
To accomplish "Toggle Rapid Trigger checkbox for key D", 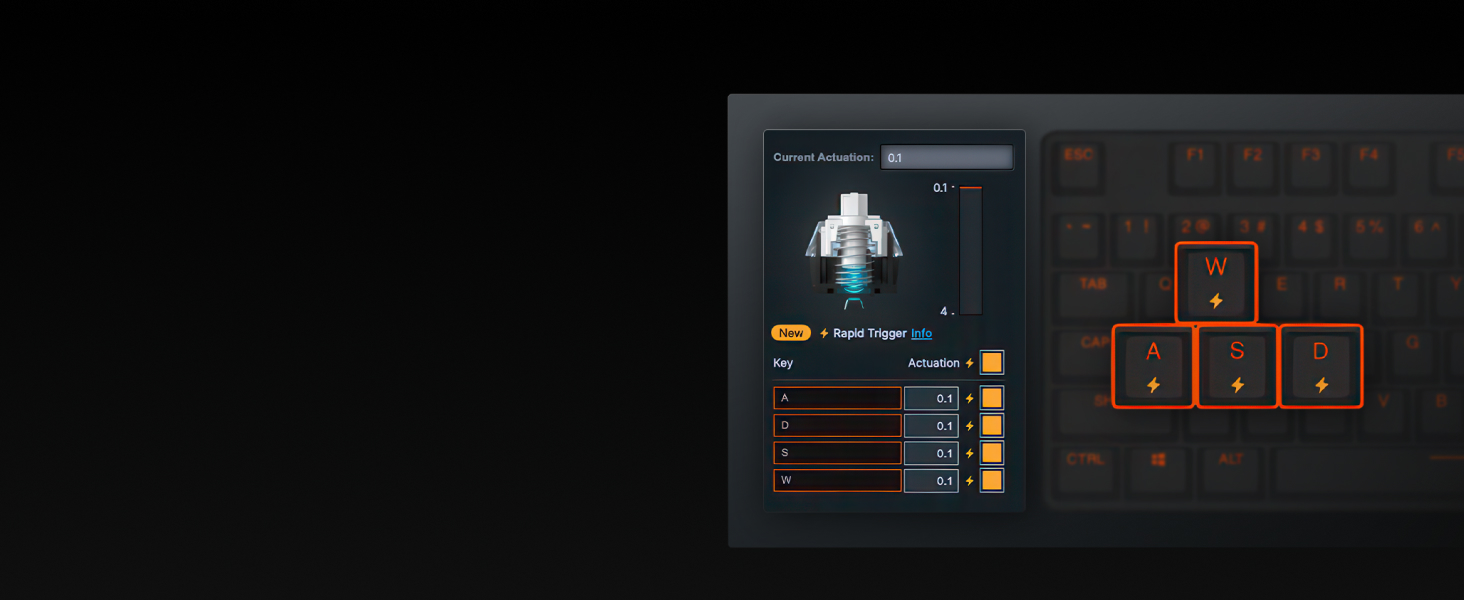I will 991,426.
